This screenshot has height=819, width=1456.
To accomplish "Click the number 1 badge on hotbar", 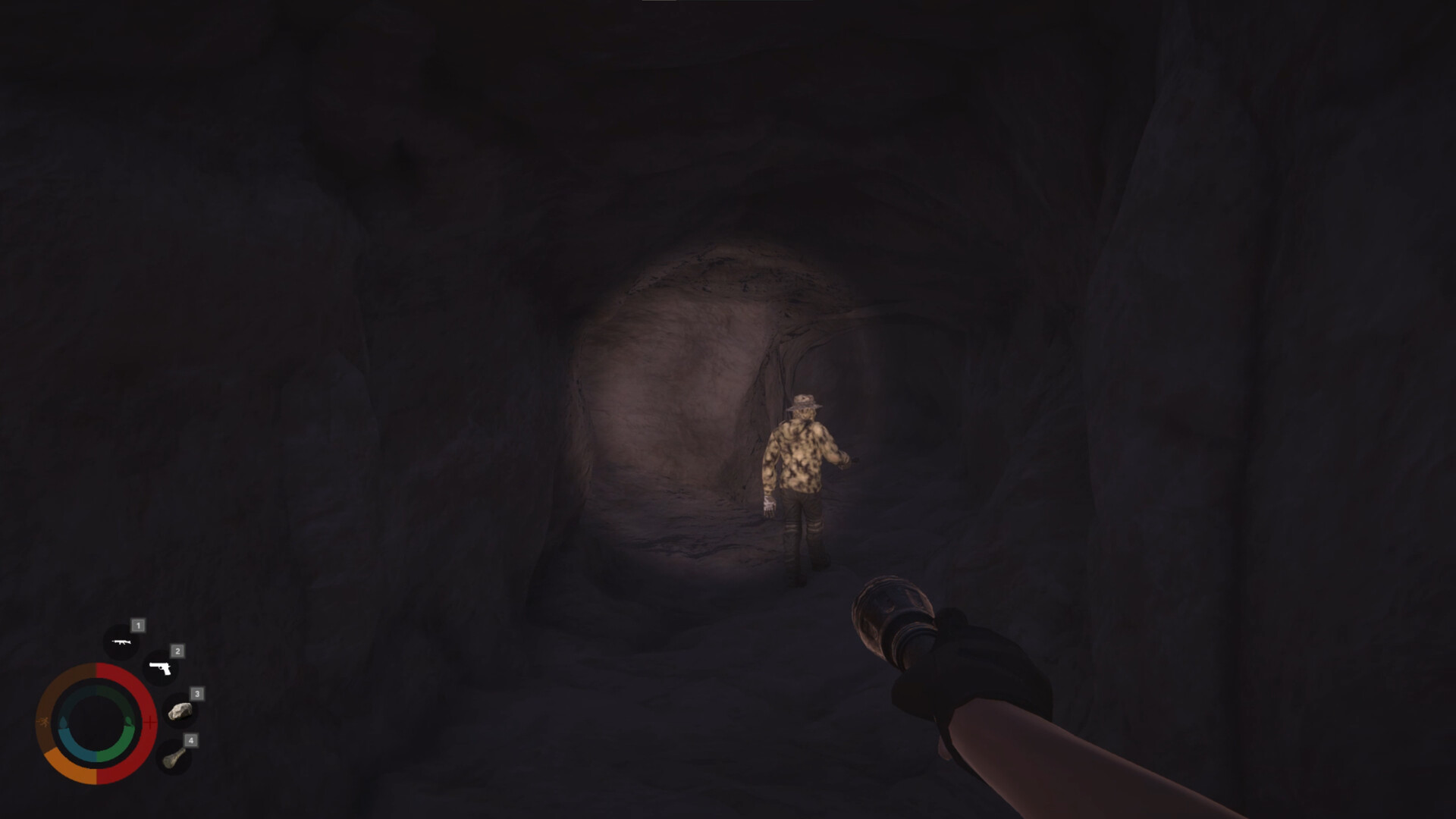I will 138,626.
